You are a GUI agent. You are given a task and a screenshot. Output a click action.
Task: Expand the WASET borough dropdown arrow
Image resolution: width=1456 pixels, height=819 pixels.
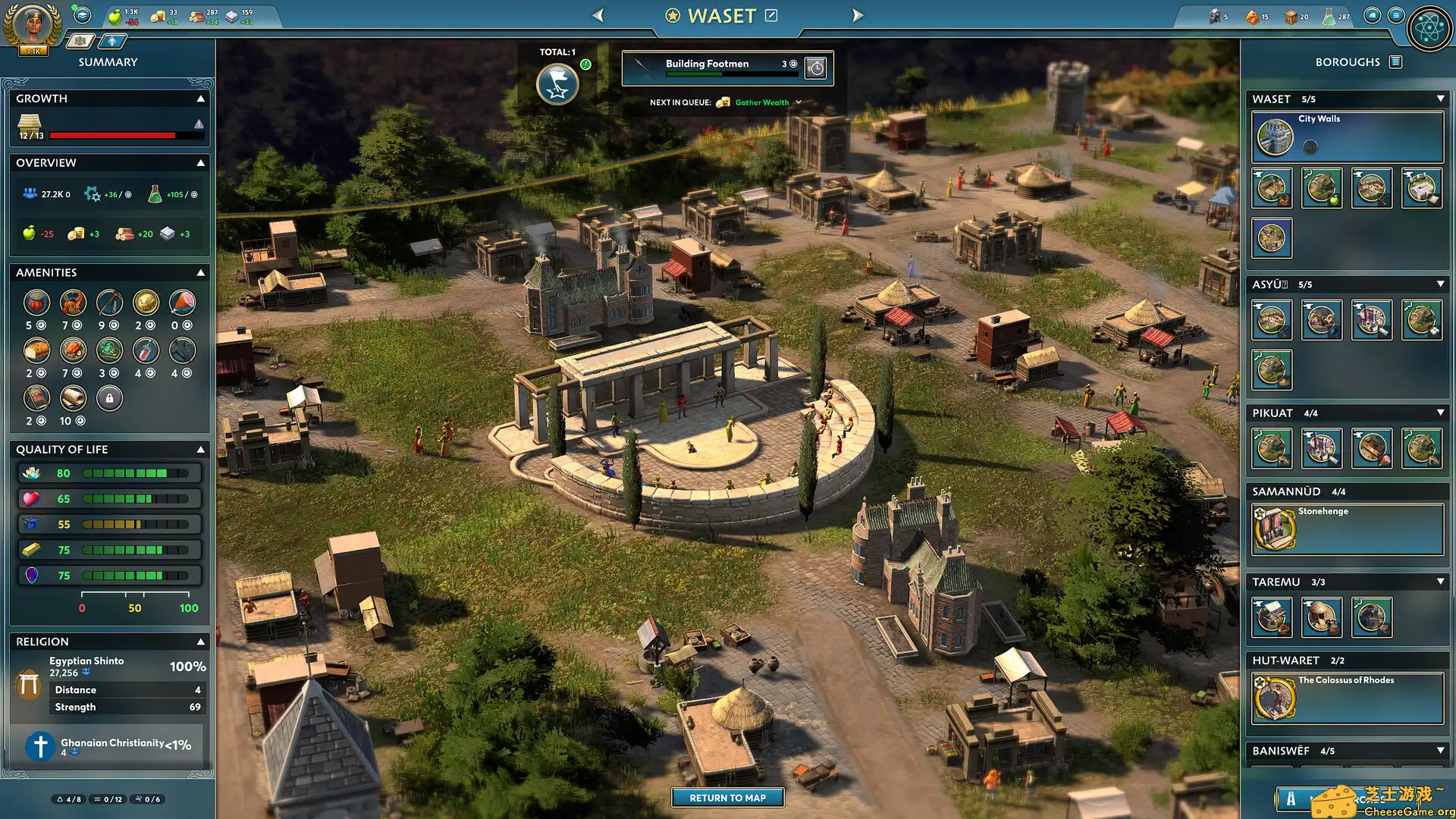(1439, 99)
